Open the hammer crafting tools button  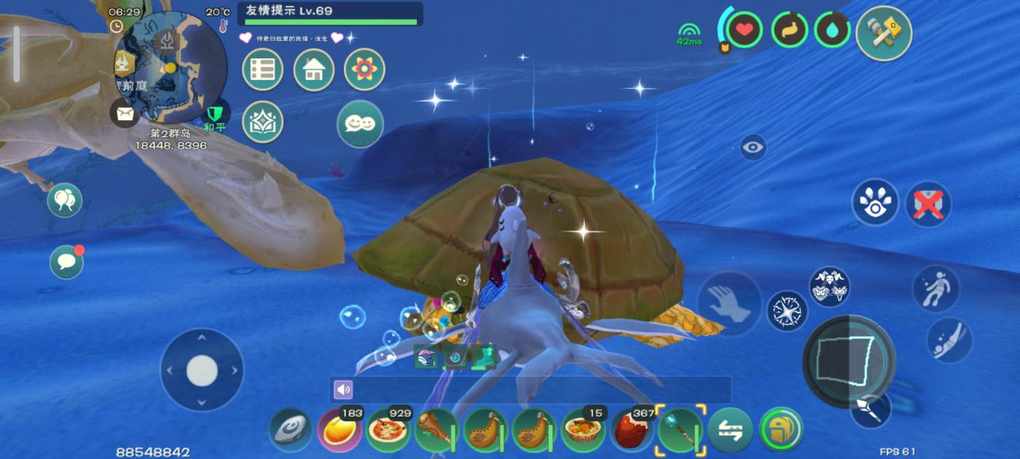884,33
